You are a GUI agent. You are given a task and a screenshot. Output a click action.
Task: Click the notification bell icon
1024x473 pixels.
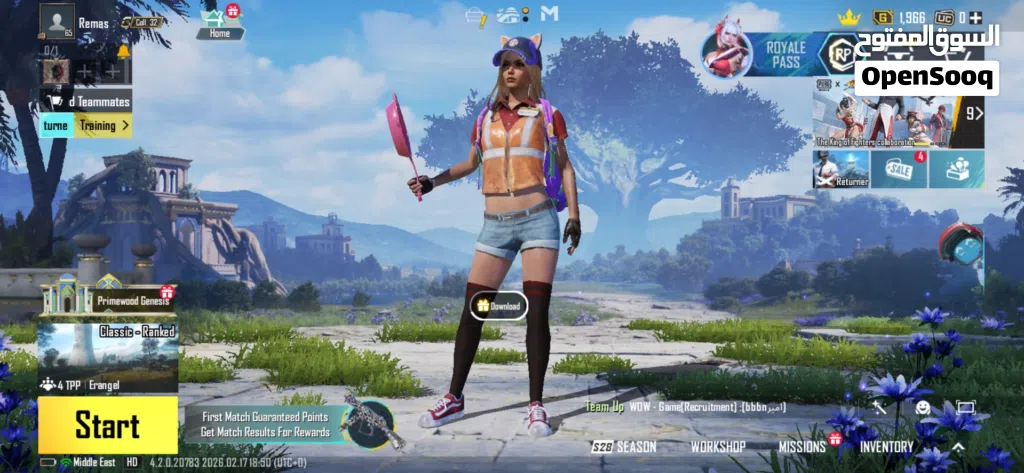[124, 51]
